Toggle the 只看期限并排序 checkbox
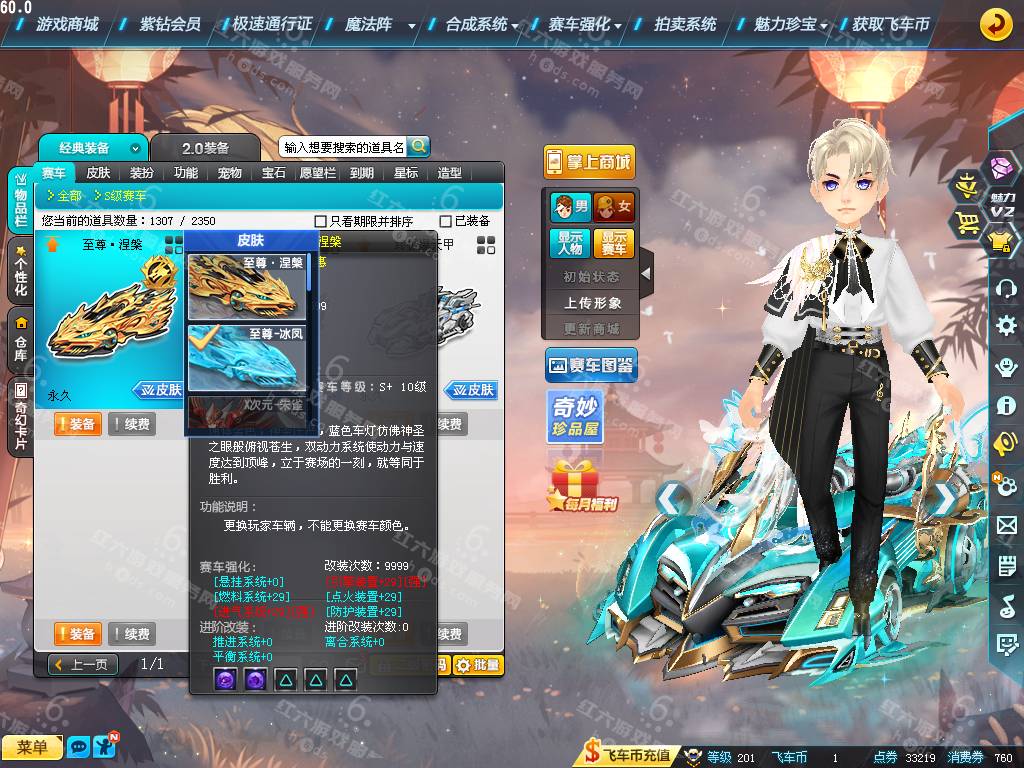The image size is (1024, 768). pyautogui.click(x=321, y=221)
